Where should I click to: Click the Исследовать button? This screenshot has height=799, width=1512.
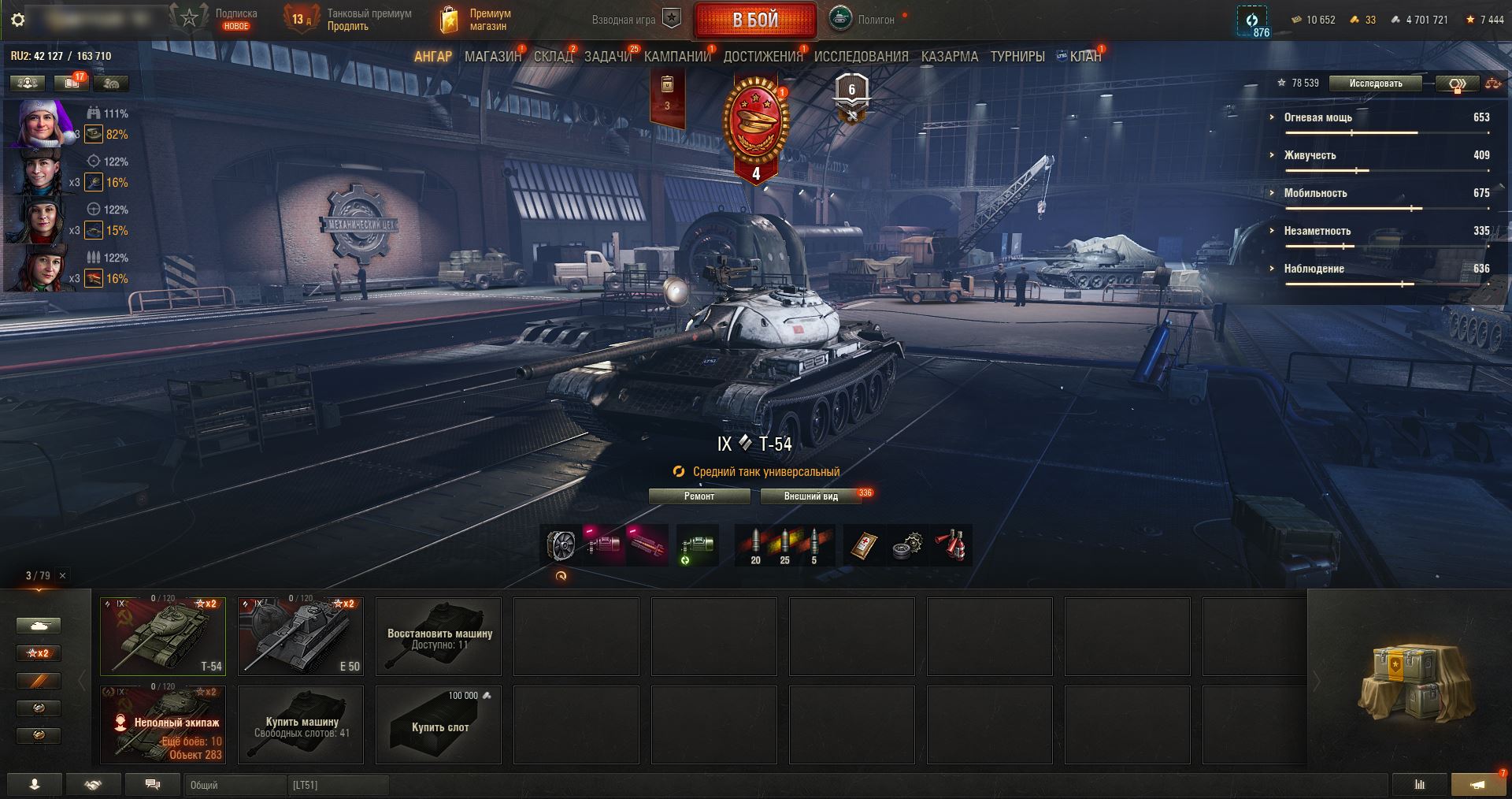[x=1375, y=84]
